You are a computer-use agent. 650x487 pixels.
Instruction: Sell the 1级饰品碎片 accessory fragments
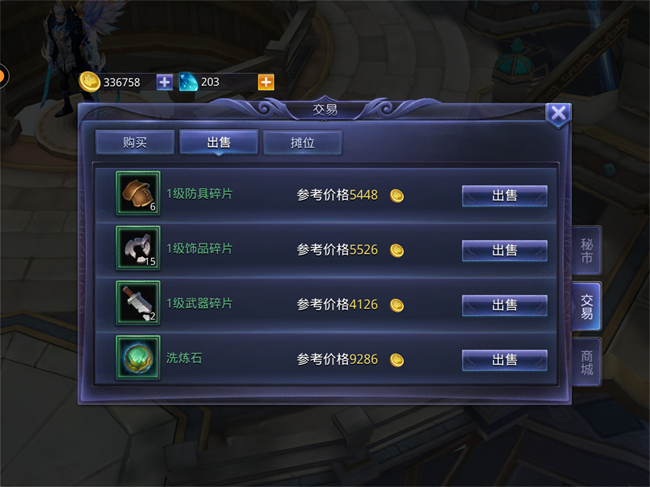504,250
